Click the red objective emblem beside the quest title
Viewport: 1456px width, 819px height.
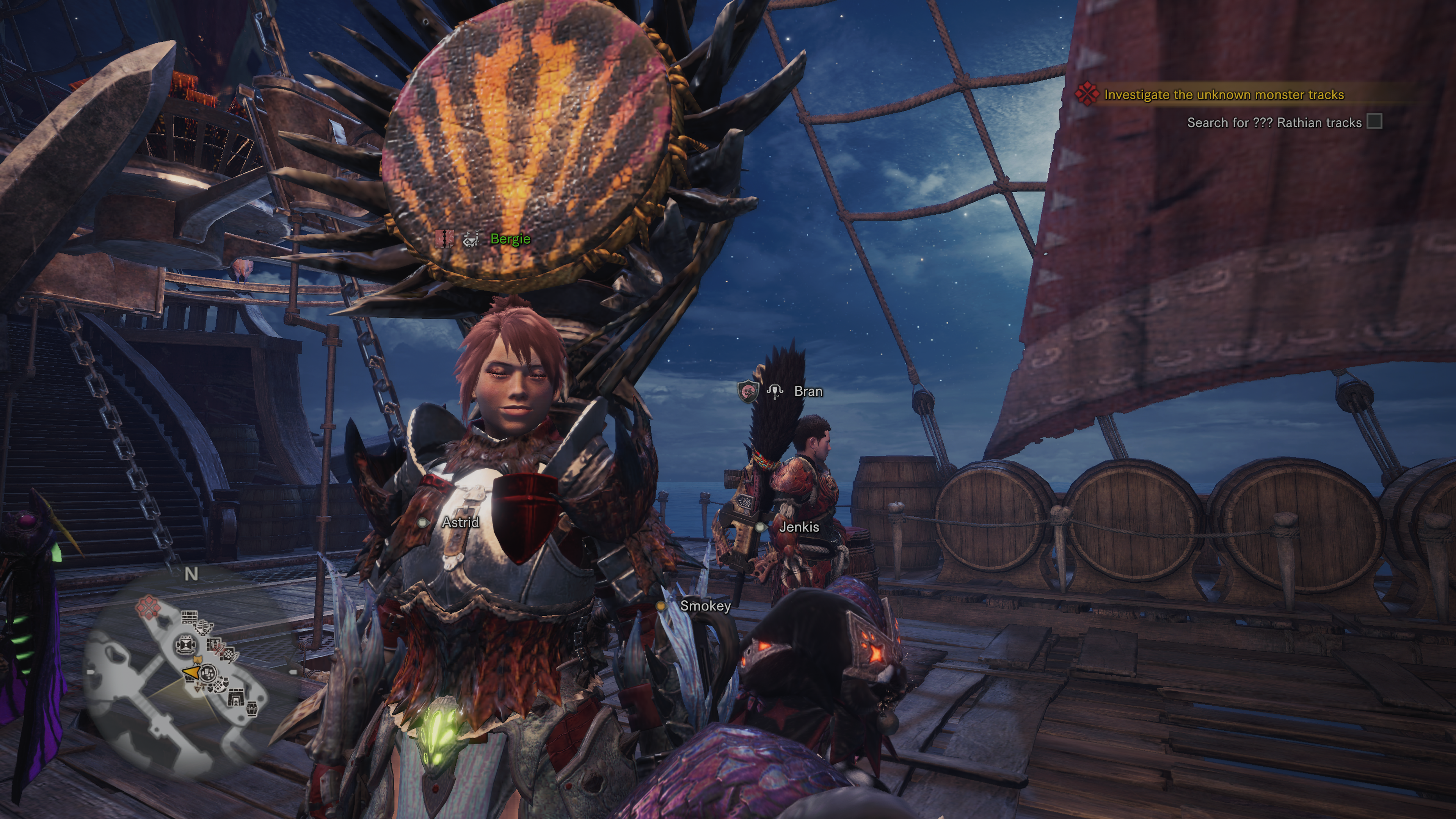tap(1086, 94)
